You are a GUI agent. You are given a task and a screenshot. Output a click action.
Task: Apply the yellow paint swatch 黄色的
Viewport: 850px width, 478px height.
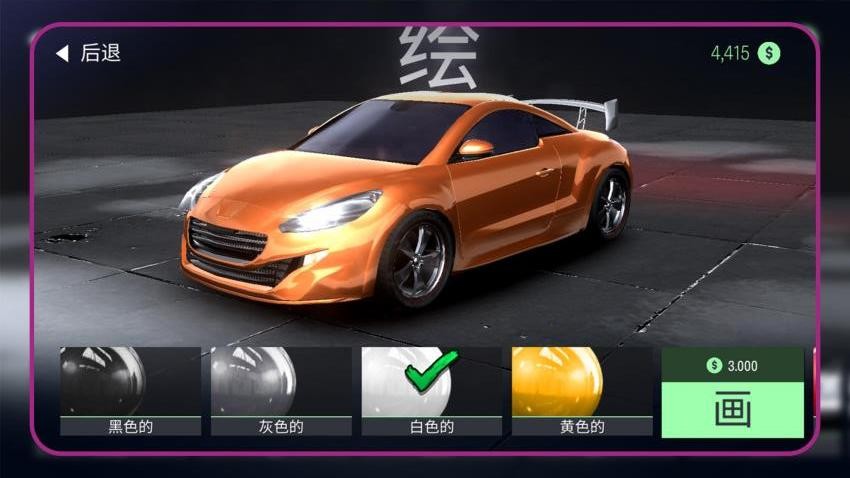click(x=581, y=391)
